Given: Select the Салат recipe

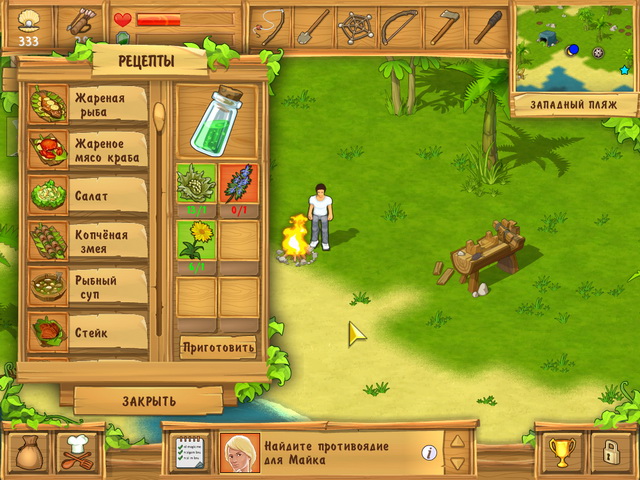Looking at the screenshot, I should point(88,196).
